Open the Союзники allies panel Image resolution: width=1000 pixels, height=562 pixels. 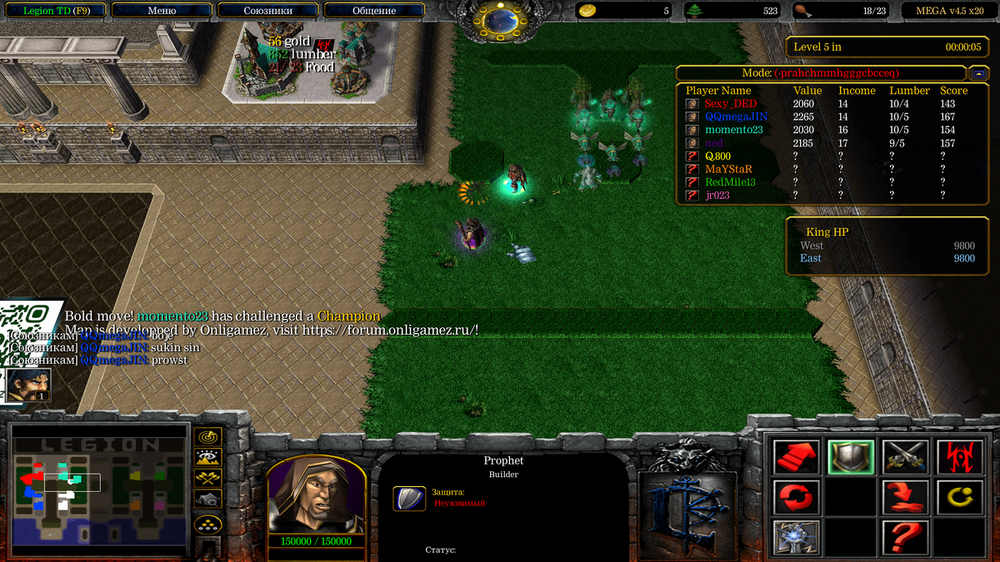(269, 10)
